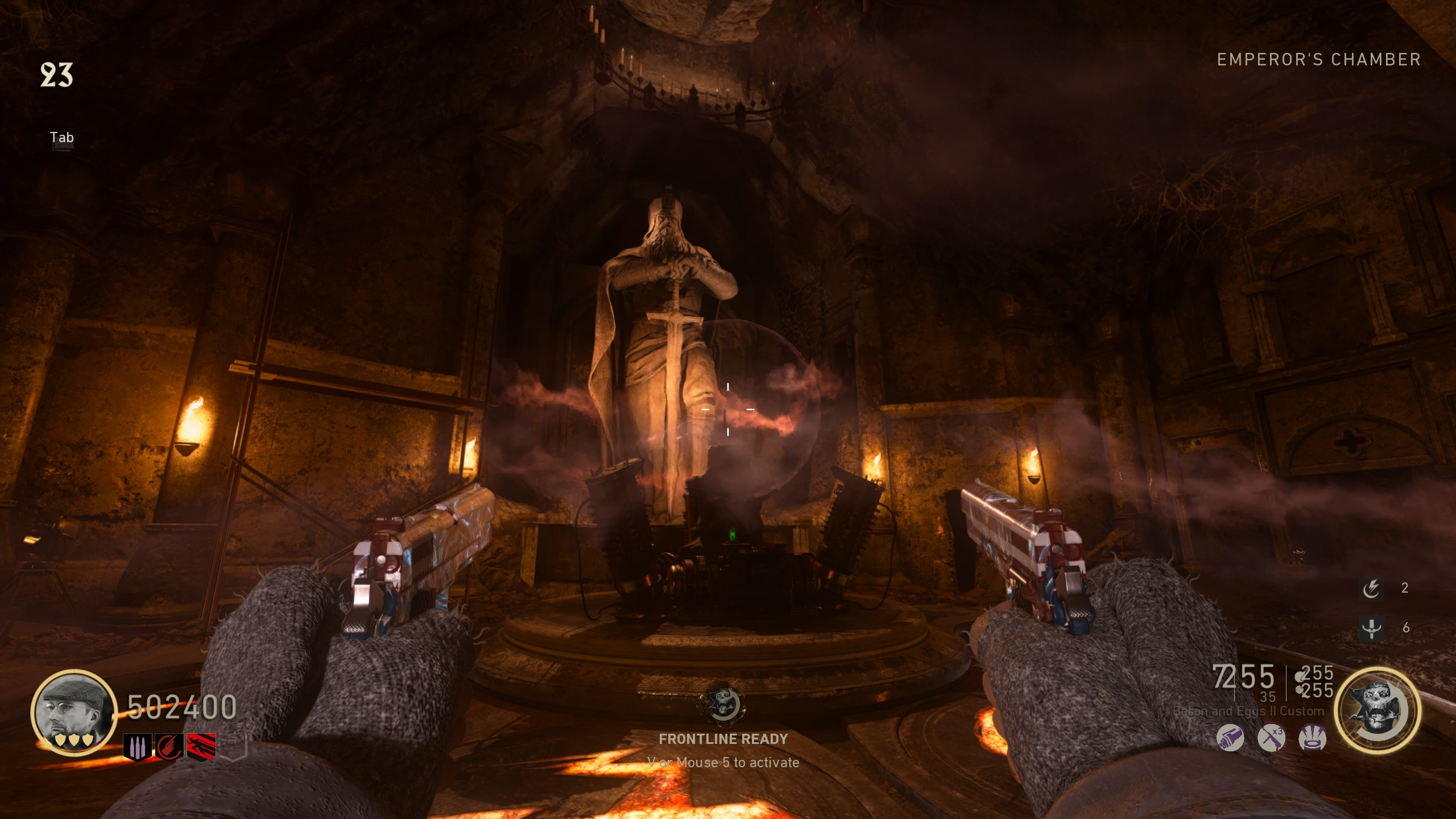The image size is (1456, 819).
Task: Activate the x3 sword elixir icon
Action: pos(1271,738)
